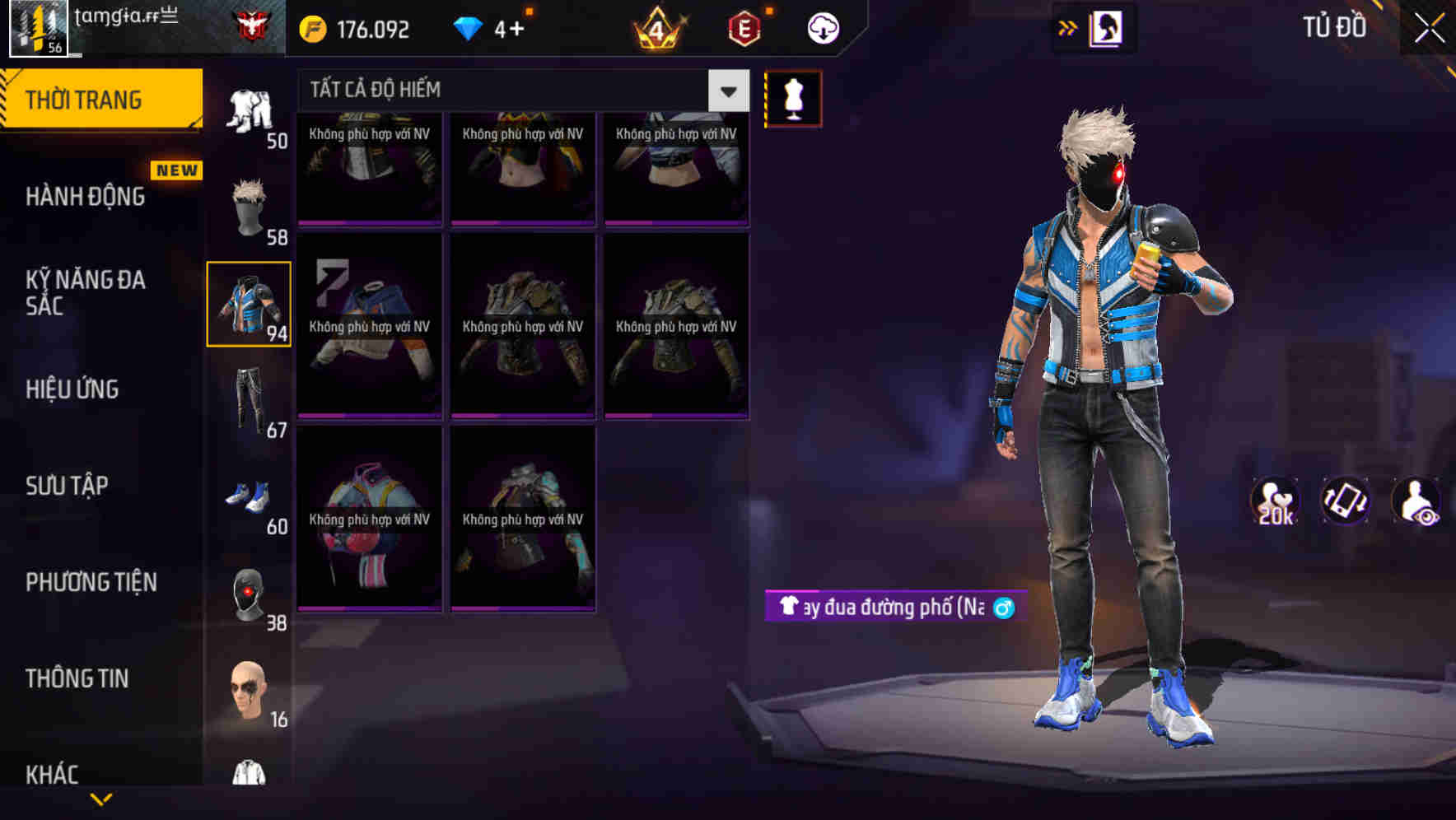The height and width of the screenshot is (820, 1456).
Task: Open the hairstyle category with 58 items
Action: pos(250,206)
